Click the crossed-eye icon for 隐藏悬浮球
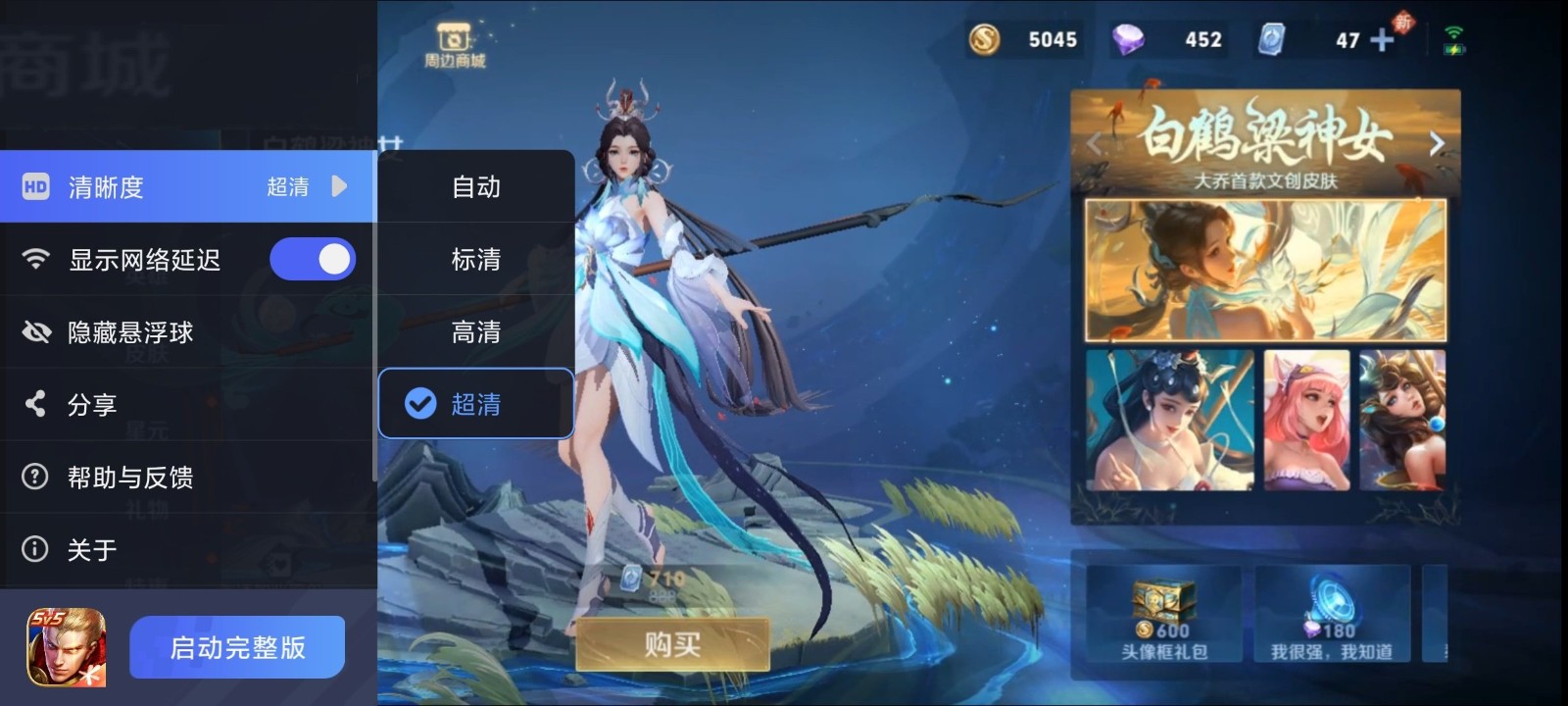The height and width of the screenshot is (706, 1568). [35, 331]
